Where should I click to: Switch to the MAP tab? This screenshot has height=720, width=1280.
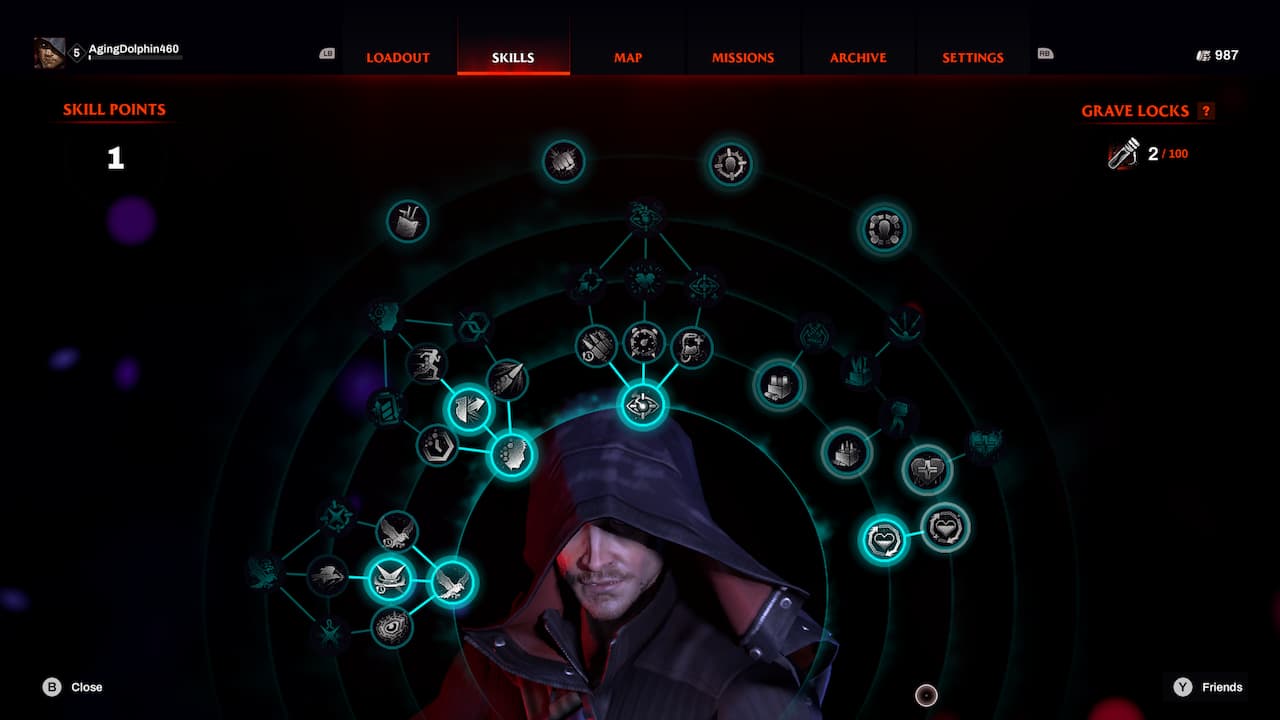(x=626, y=58)
